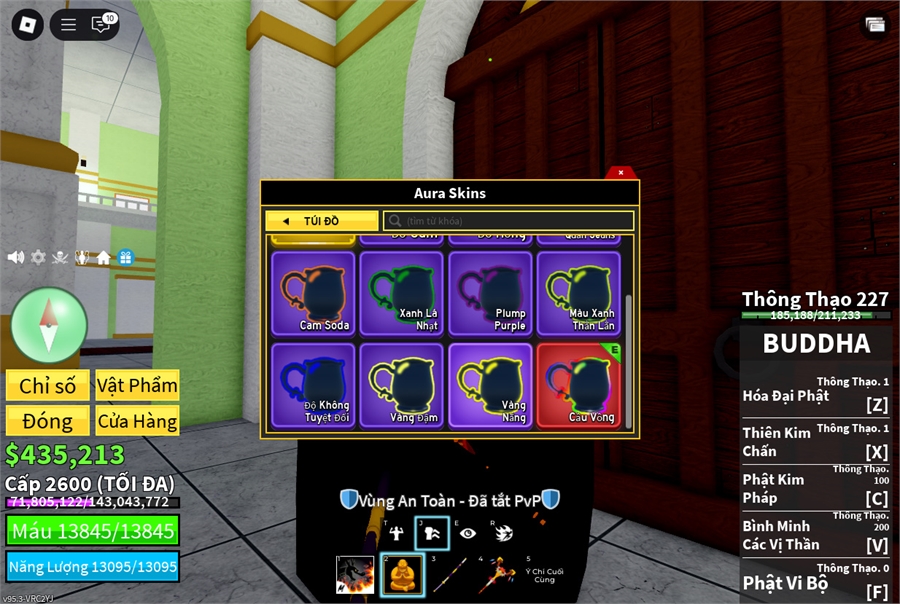Toggle the eye observation ability icon

[468, 533]
